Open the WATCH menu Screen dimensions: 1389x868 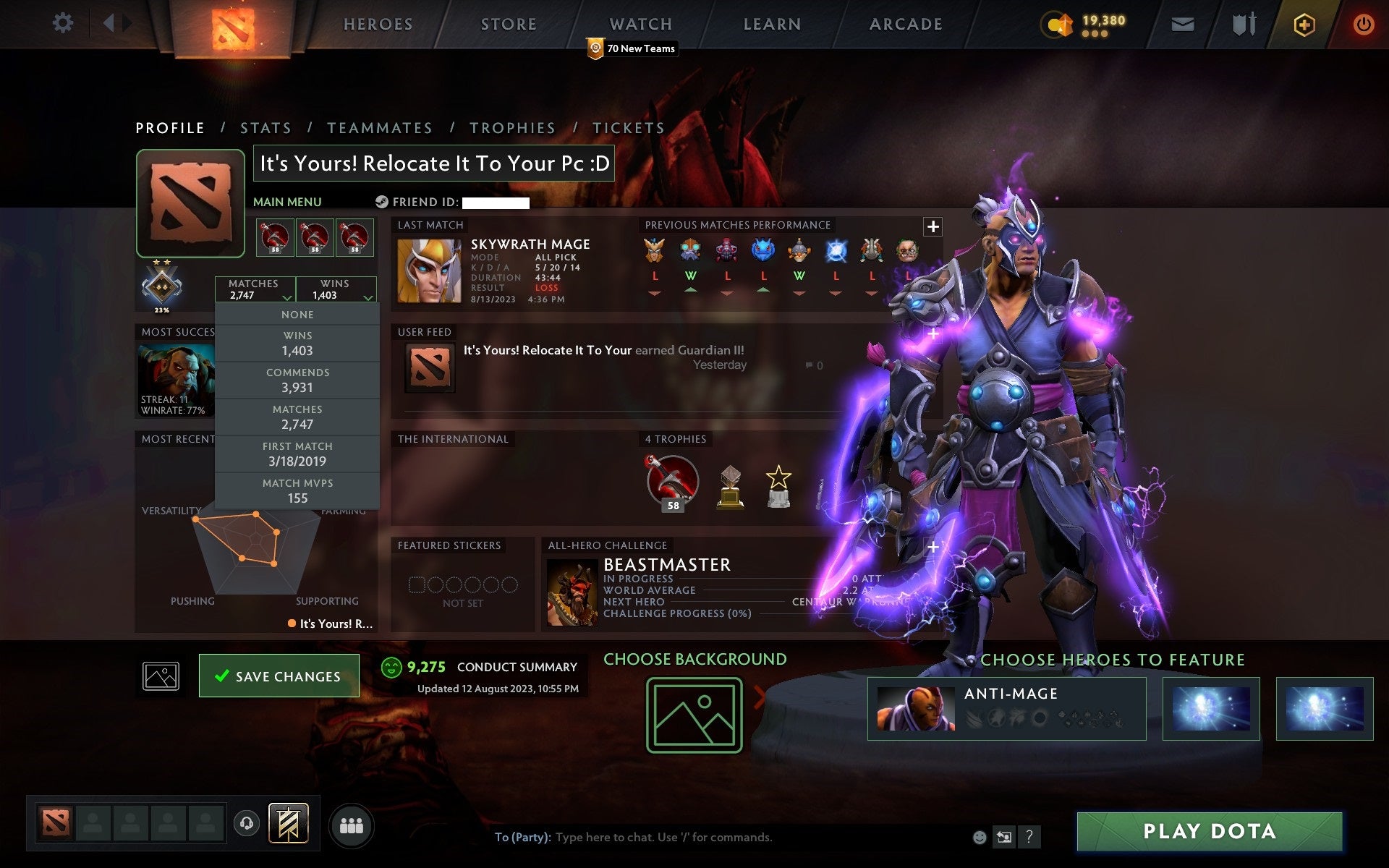640,24
